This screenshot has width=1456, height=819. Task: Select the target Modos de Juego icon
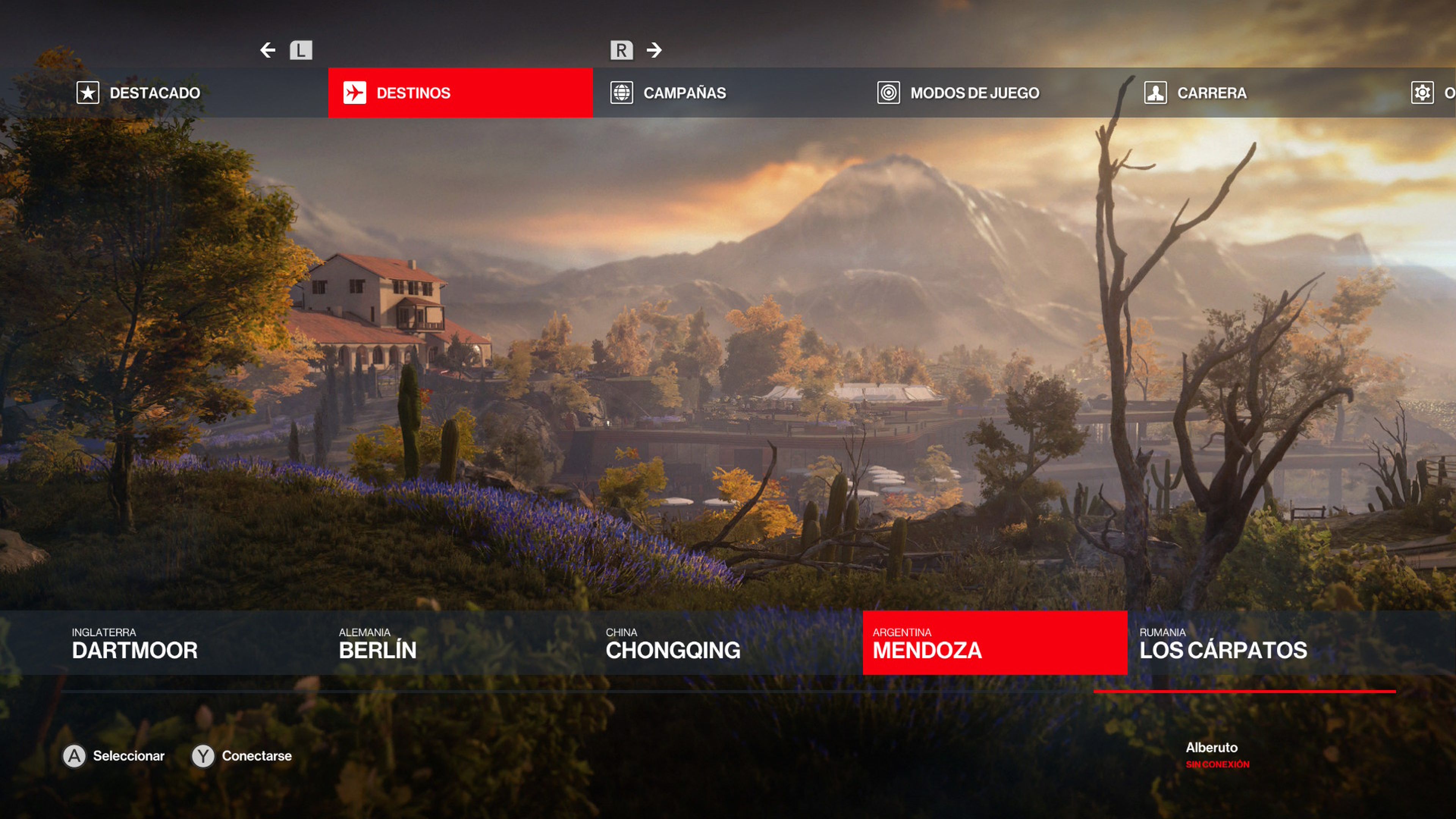coord(890,93)
